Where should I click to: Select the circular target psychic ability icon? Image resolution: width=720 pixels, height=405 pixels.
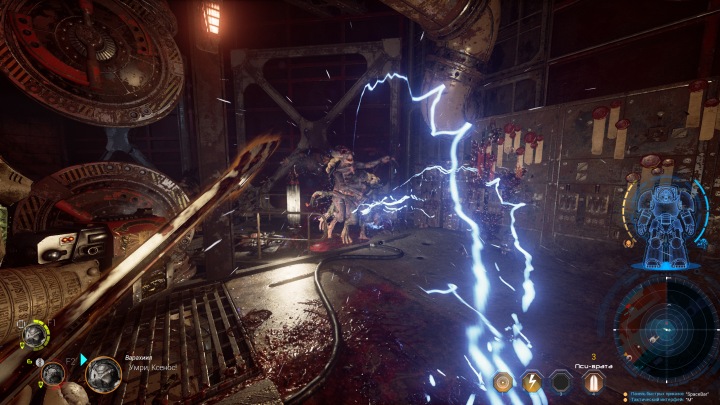[x=504, y=381]
